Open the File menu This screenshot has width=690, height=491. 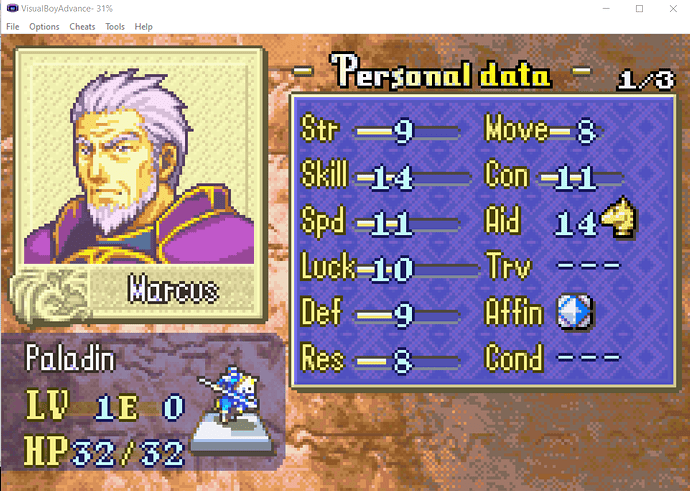click(x=12, y=26)
